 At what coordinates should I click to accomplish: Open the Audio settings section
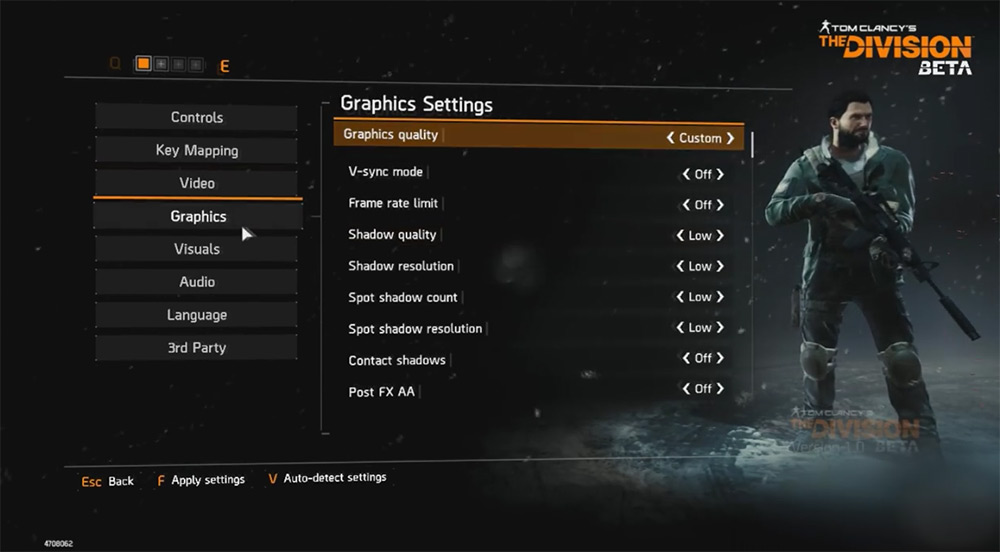[x=197, y=282]
